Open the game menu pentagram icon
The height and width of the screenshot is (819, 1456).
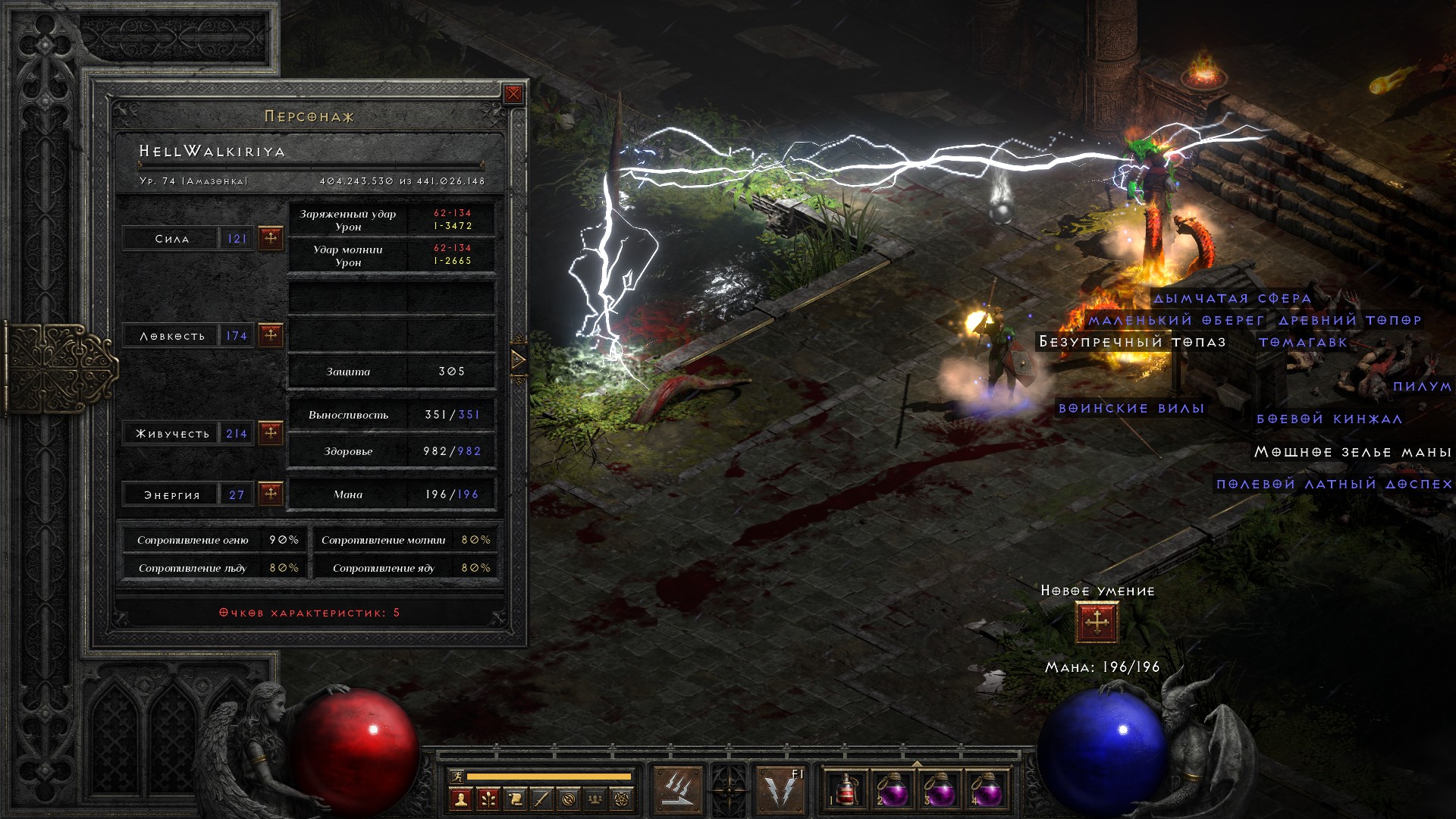(623, 799)
